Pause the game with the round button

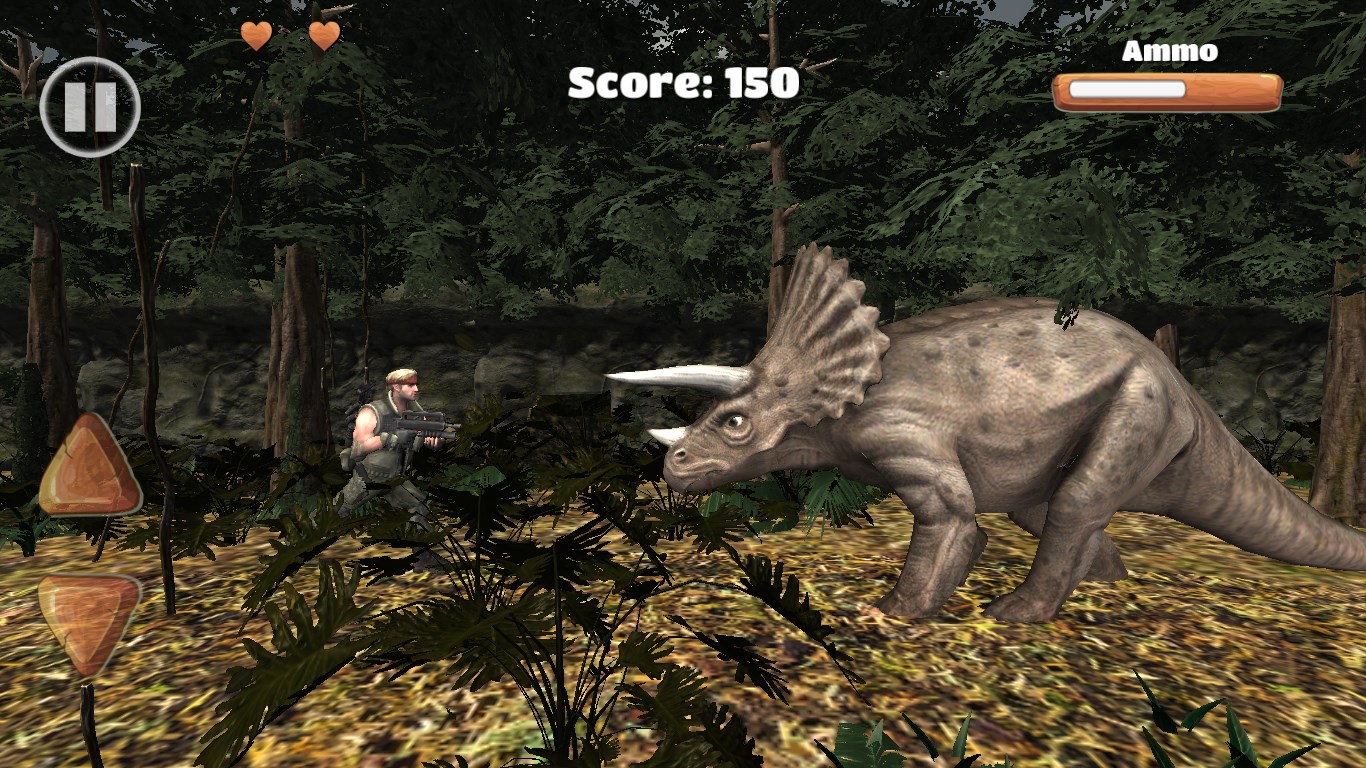click(x=90, y=107)
